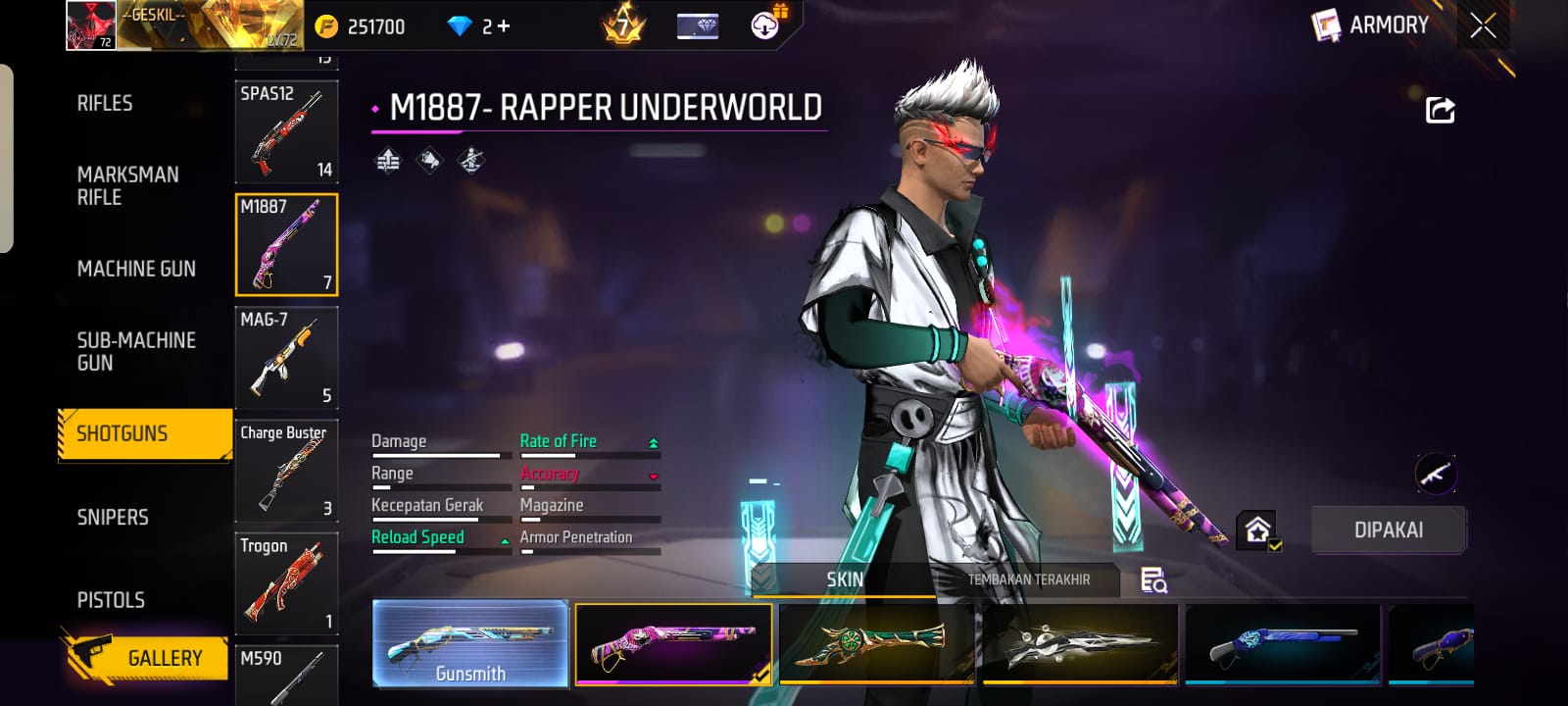
Task: Share the M1887 skin
Action: (1440, 110)
